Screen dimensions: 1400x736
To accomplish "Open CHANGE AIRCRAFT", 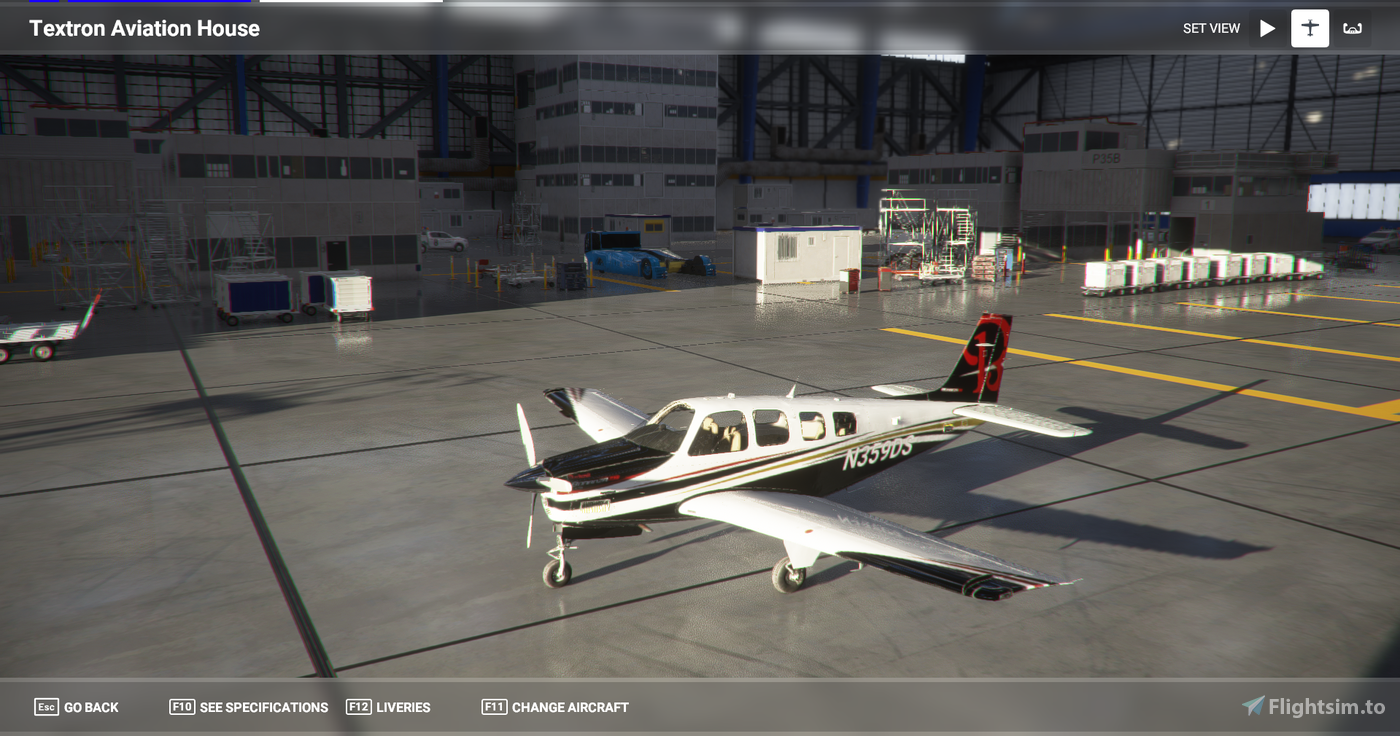I will tap(568, 706).
